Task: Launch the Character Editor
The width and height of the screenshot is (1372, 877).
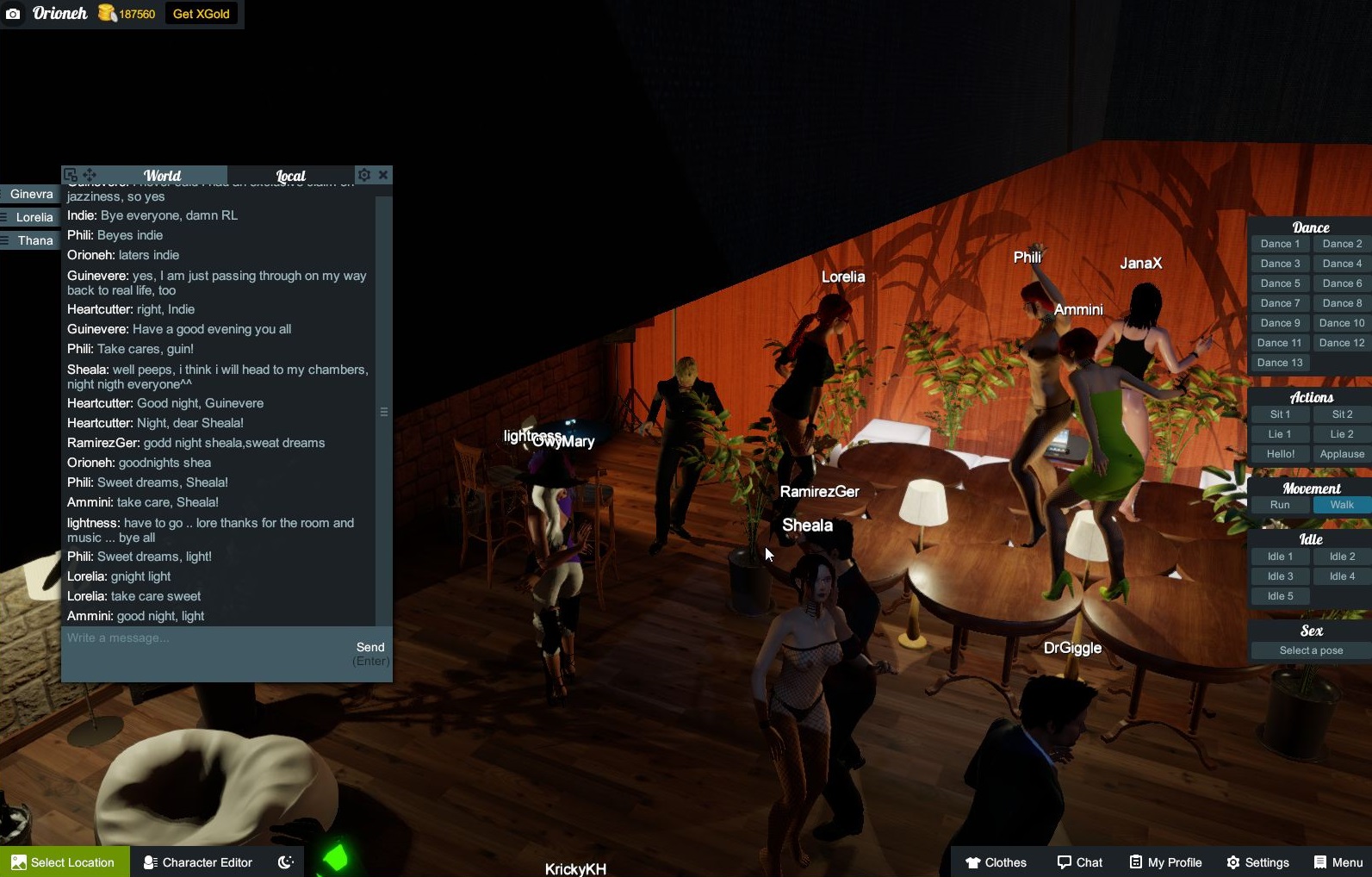Action: pyautogui.click(x=198, y=862)
